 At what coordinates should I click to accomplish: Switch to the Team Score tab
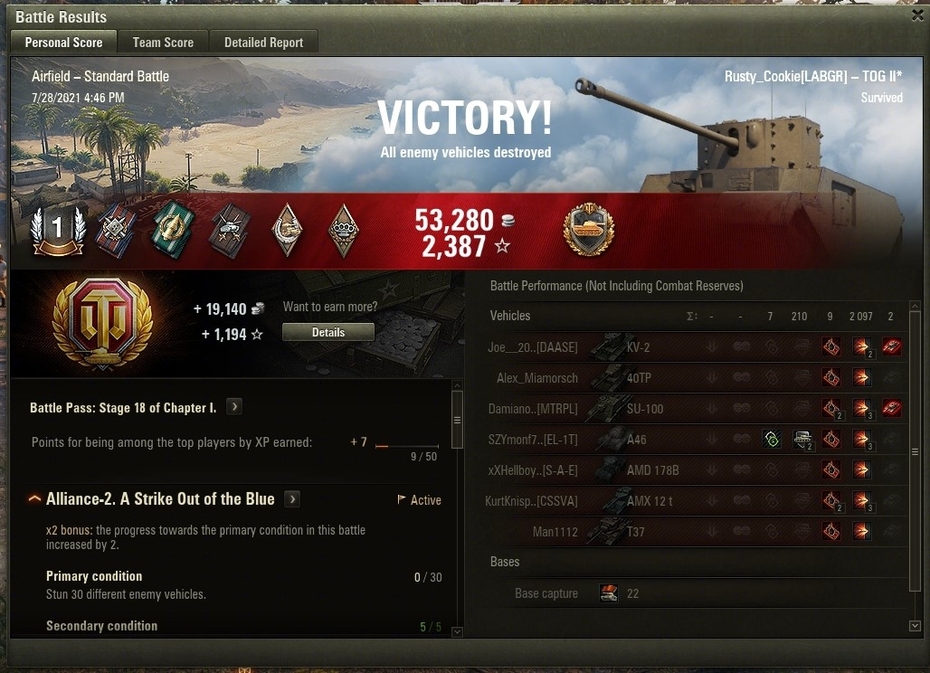tap(163, 42)
